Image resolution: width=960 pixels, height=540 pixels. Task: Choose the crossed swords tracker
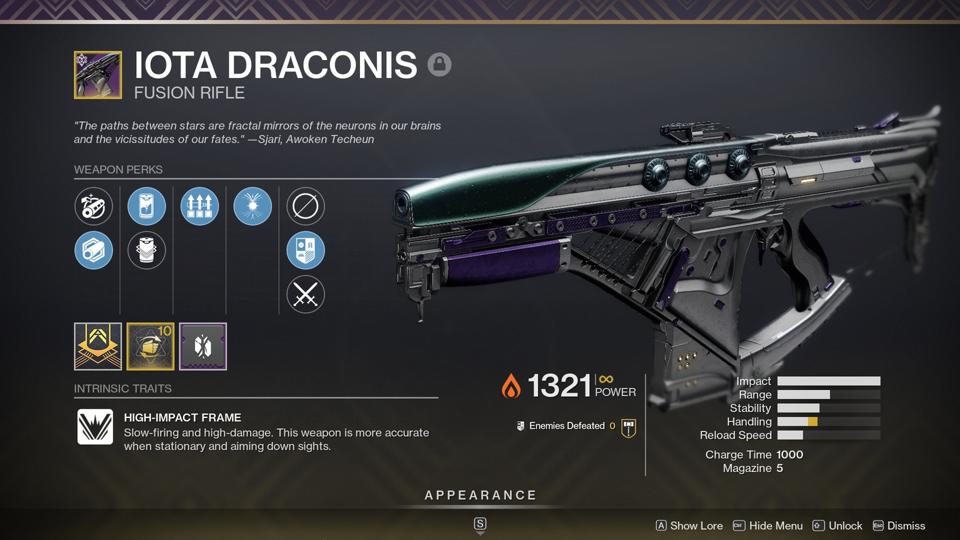(305, 294)
